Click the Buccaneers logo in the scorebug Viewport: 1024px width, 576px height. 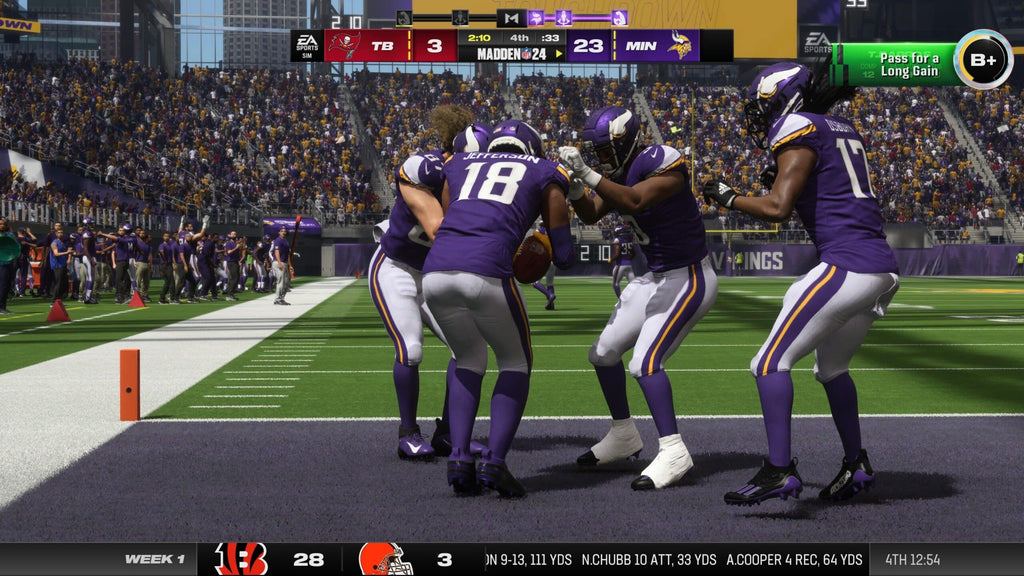click(x=344, y=46)
